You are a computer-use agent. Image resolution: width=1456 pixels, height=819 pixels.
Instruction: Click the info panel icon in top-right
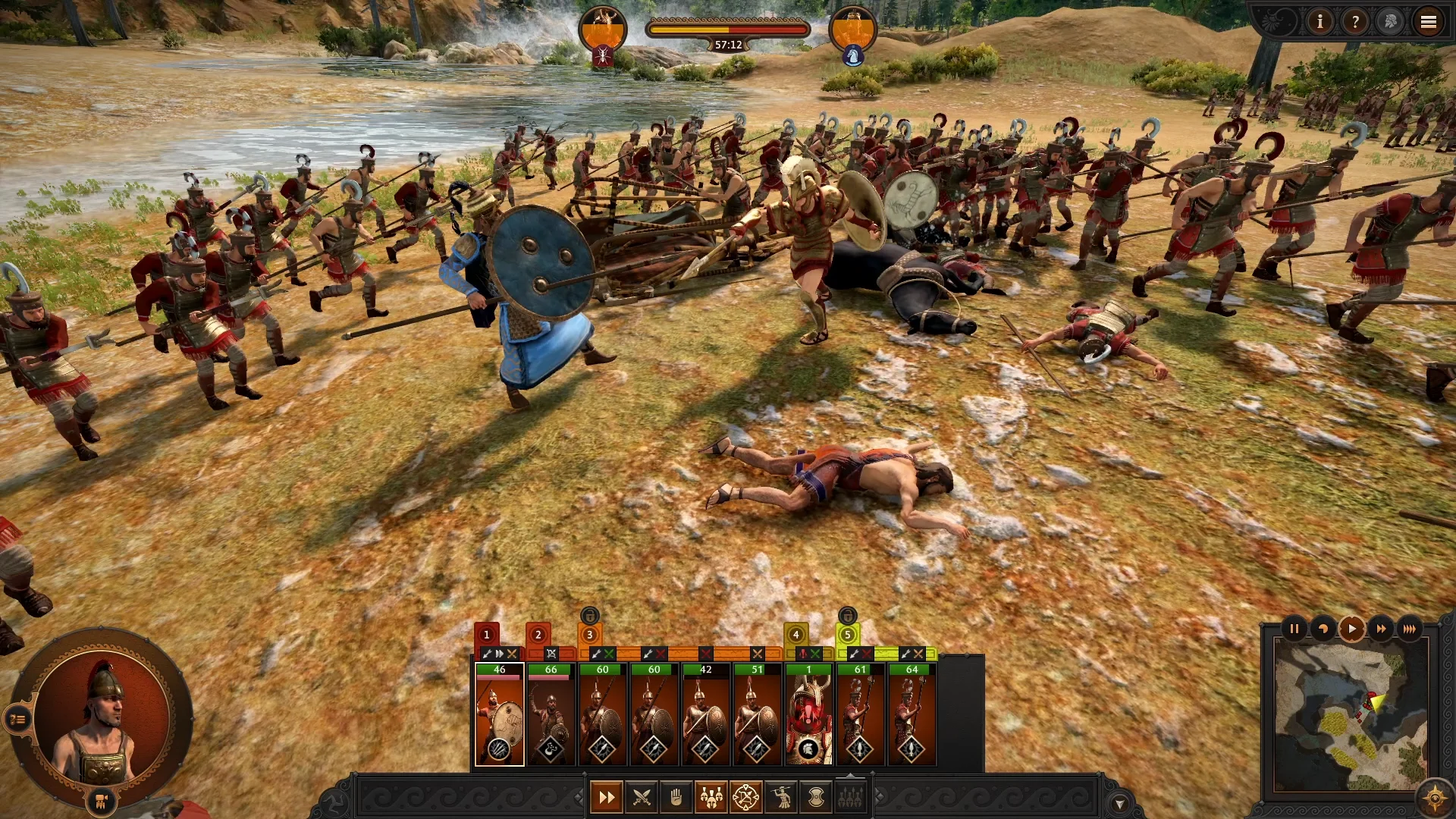1319,22
